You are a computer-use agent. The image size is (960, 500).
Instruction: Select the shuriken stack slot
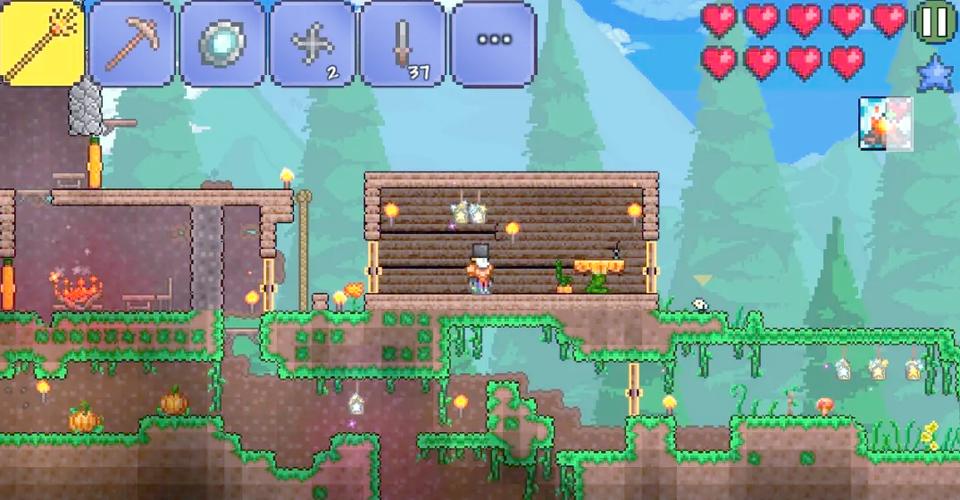click(x=312, y=43)
